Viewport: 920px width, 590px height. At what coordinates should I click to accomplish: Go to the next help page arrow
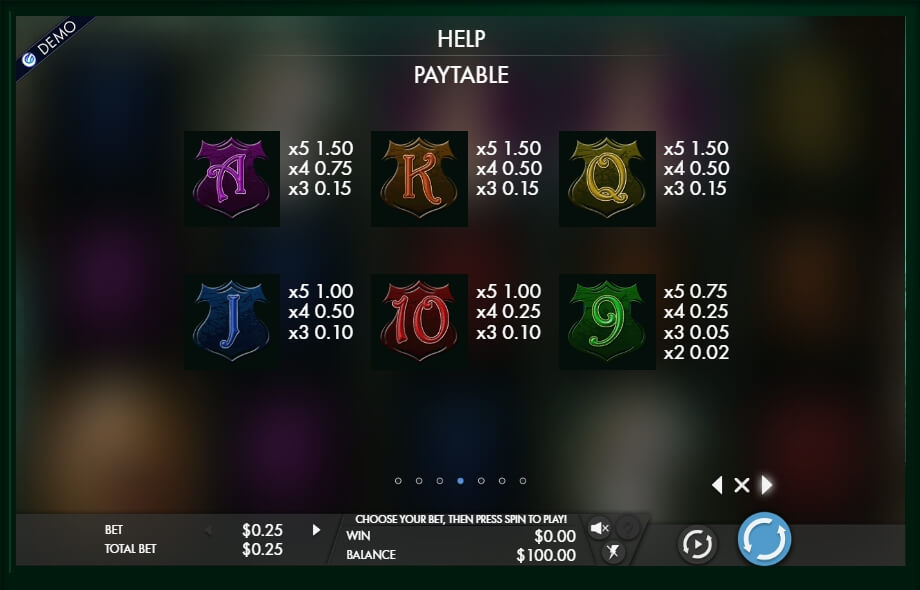coord(767,485)
